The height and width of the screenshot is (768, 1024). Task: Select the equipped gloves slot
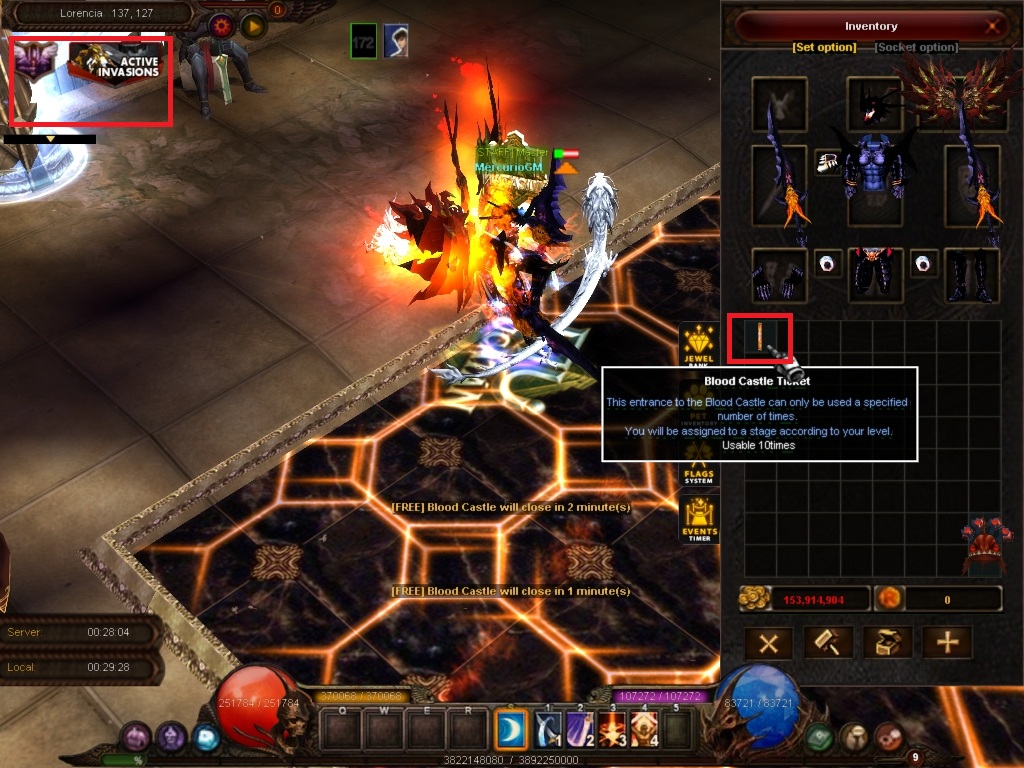(779, 275)
